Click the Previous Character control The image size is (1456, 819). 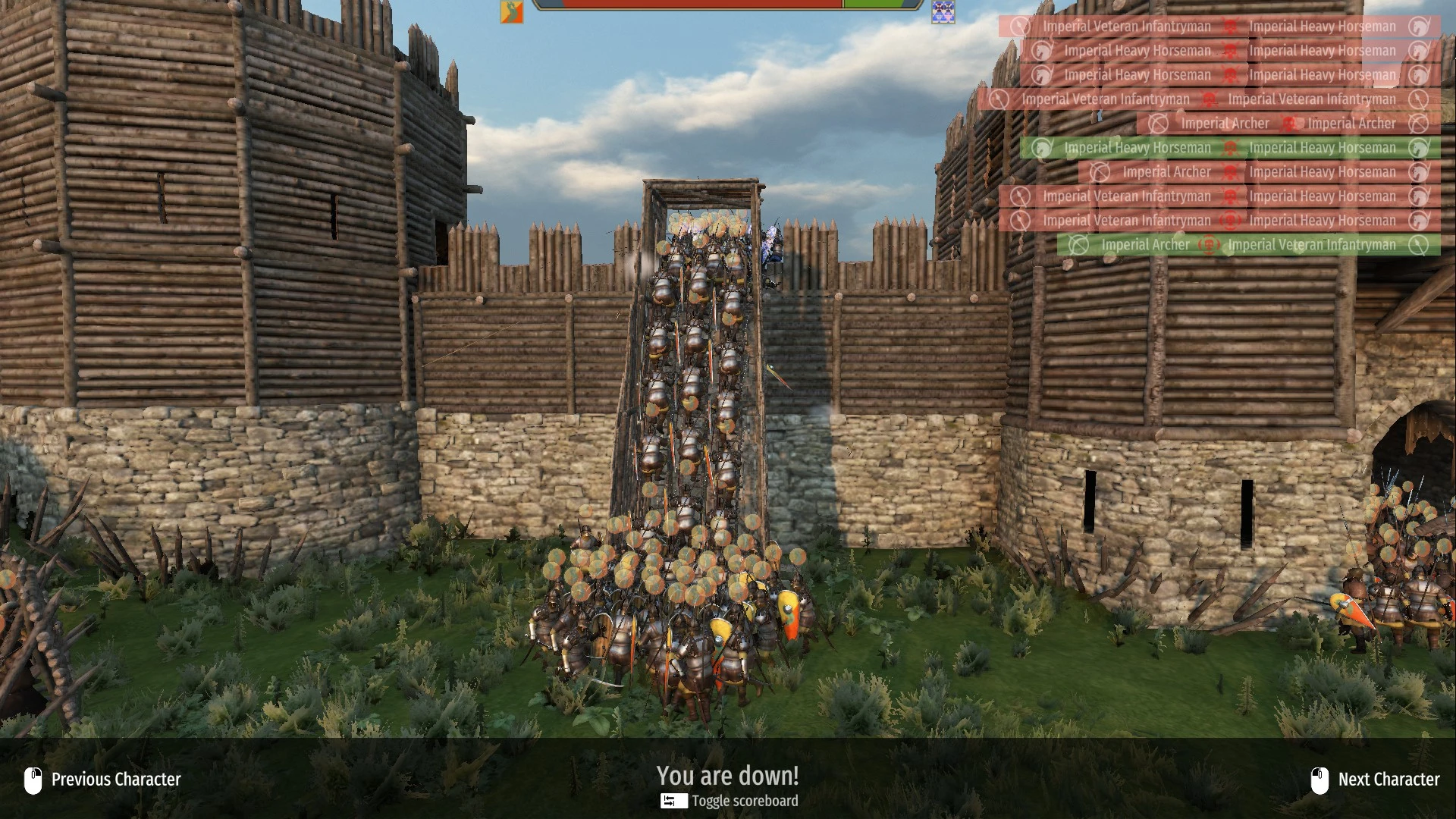click(115, 779)
